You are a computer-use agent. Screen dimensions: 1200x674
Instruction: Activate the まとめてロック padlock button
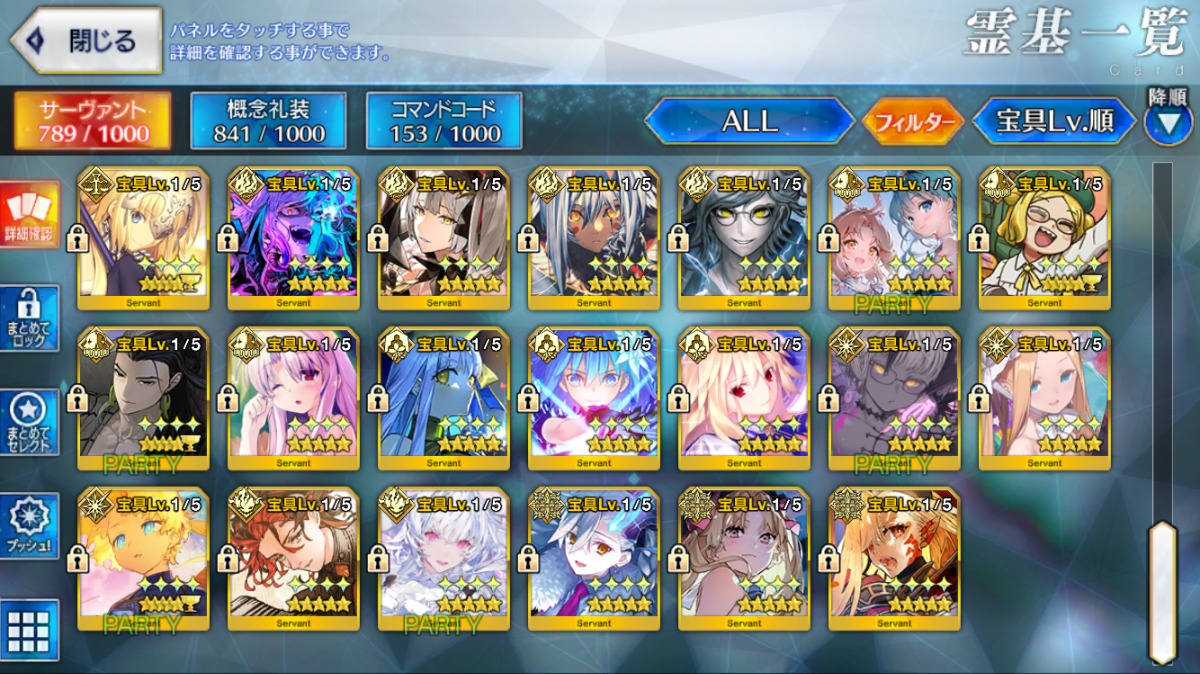click(28, 318)
